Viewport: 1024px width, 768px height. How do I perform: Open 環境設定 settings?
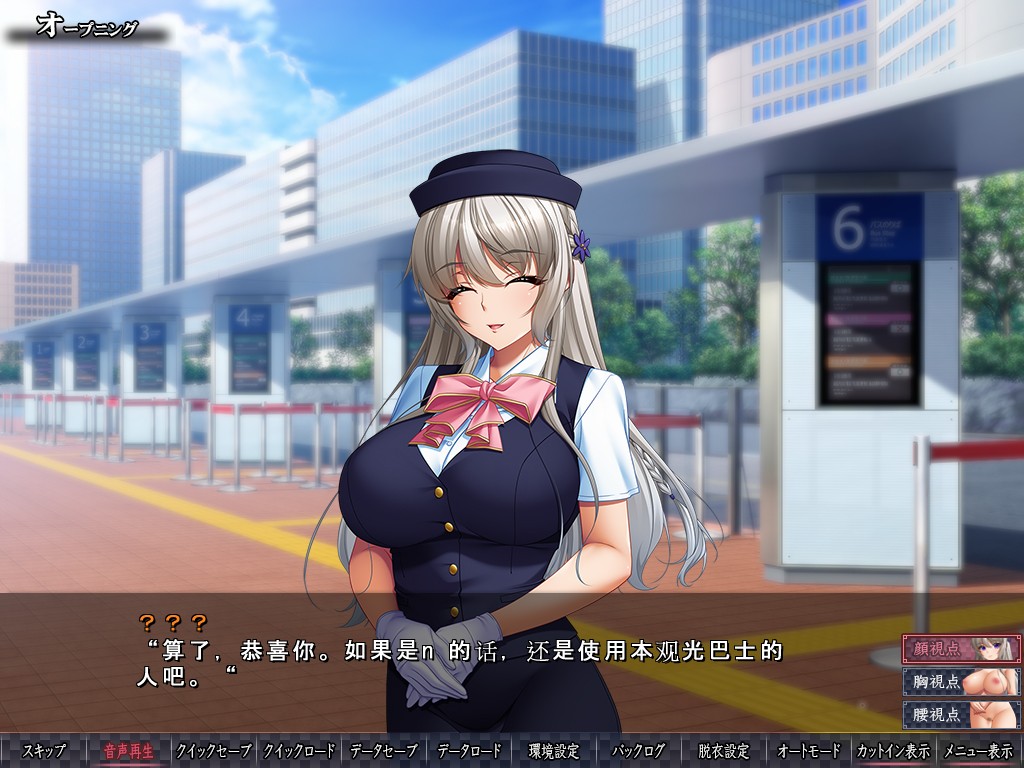(x=554, y=751)
